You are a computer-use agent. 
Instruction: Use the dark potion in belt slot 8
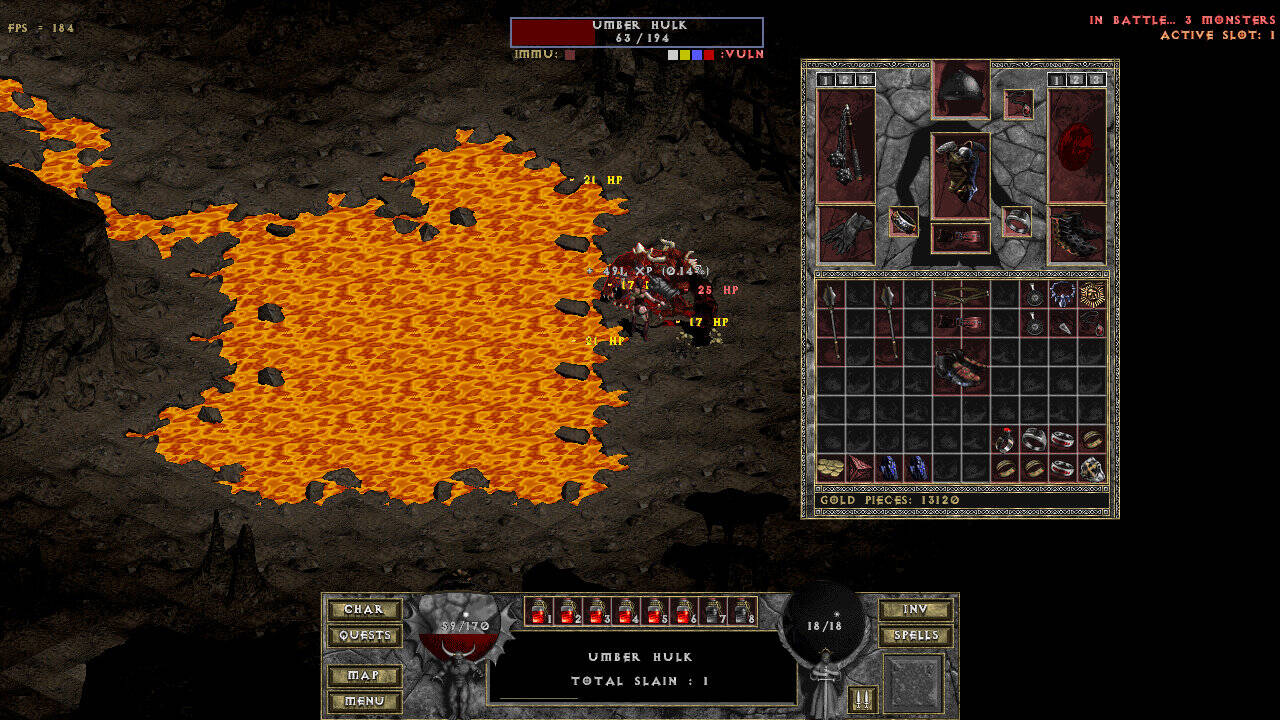pyautogui.click(x=742, y=612)
